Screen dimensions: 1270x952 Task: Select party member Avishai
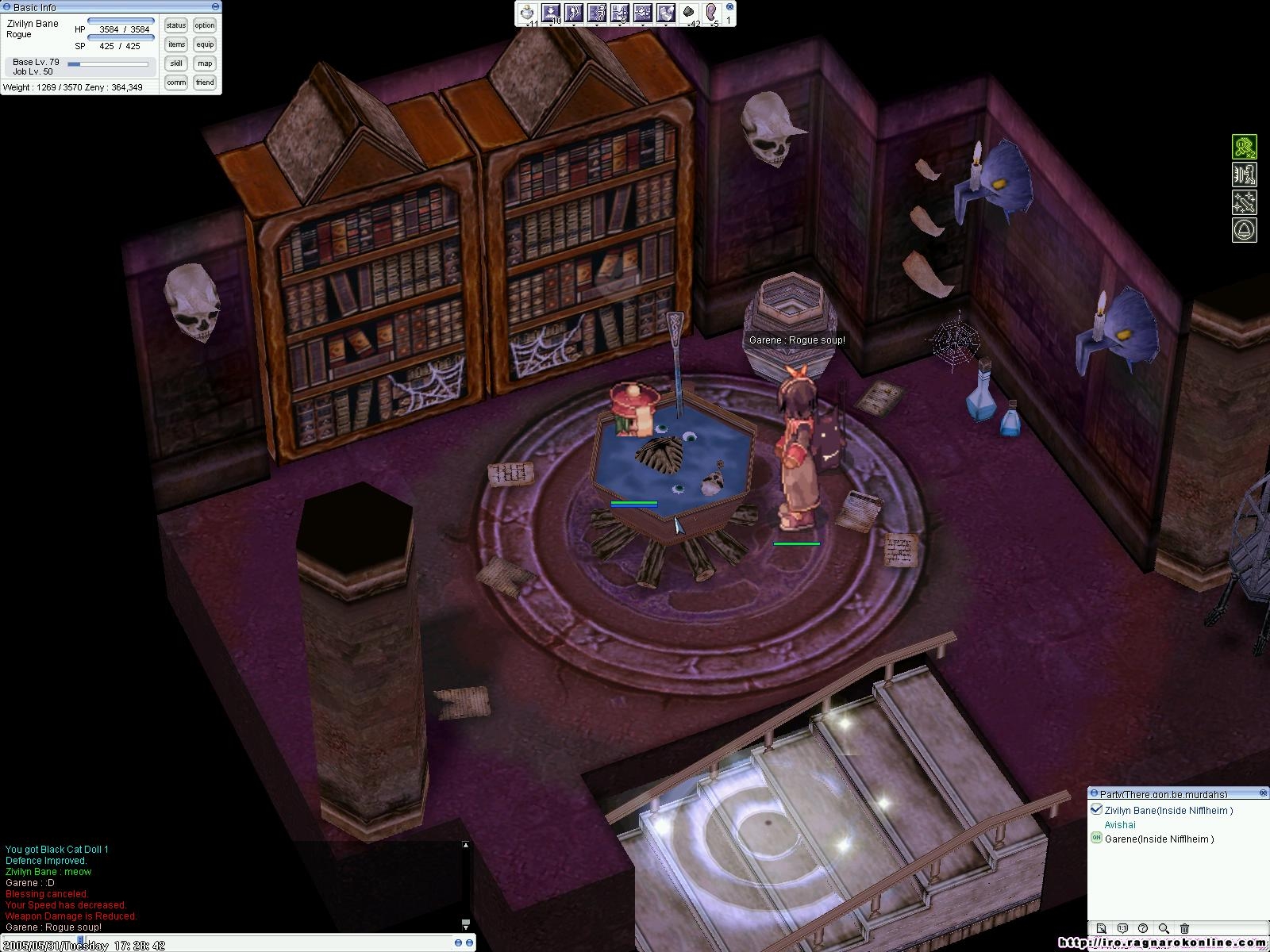1119,824
